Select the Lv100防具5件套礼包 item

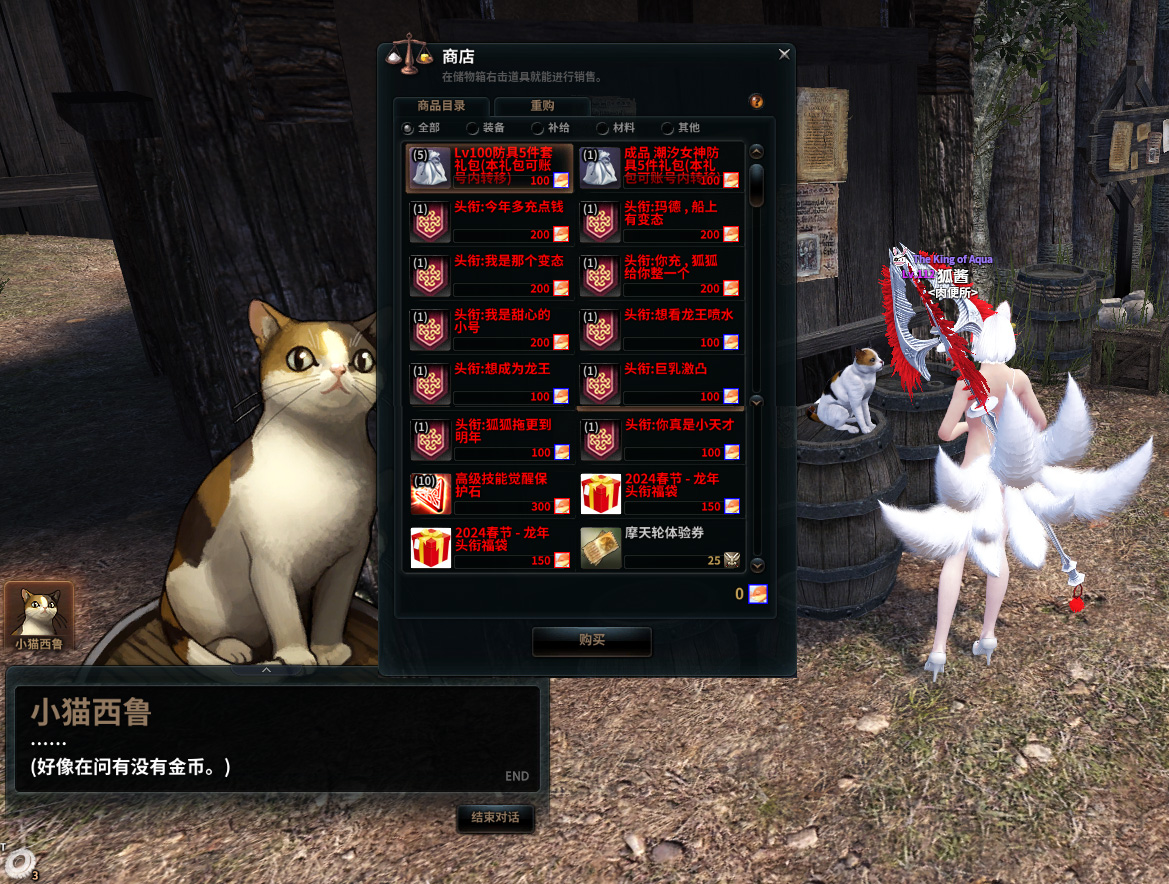pyautogui.click(x=490, y=167)
